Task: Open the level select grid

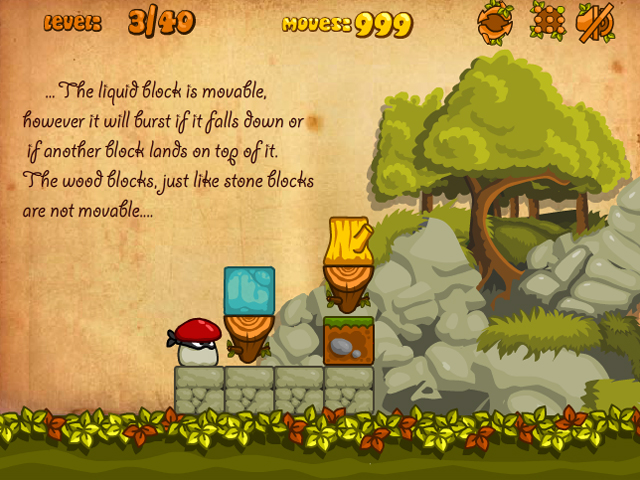Action: (x=547, y=23)
